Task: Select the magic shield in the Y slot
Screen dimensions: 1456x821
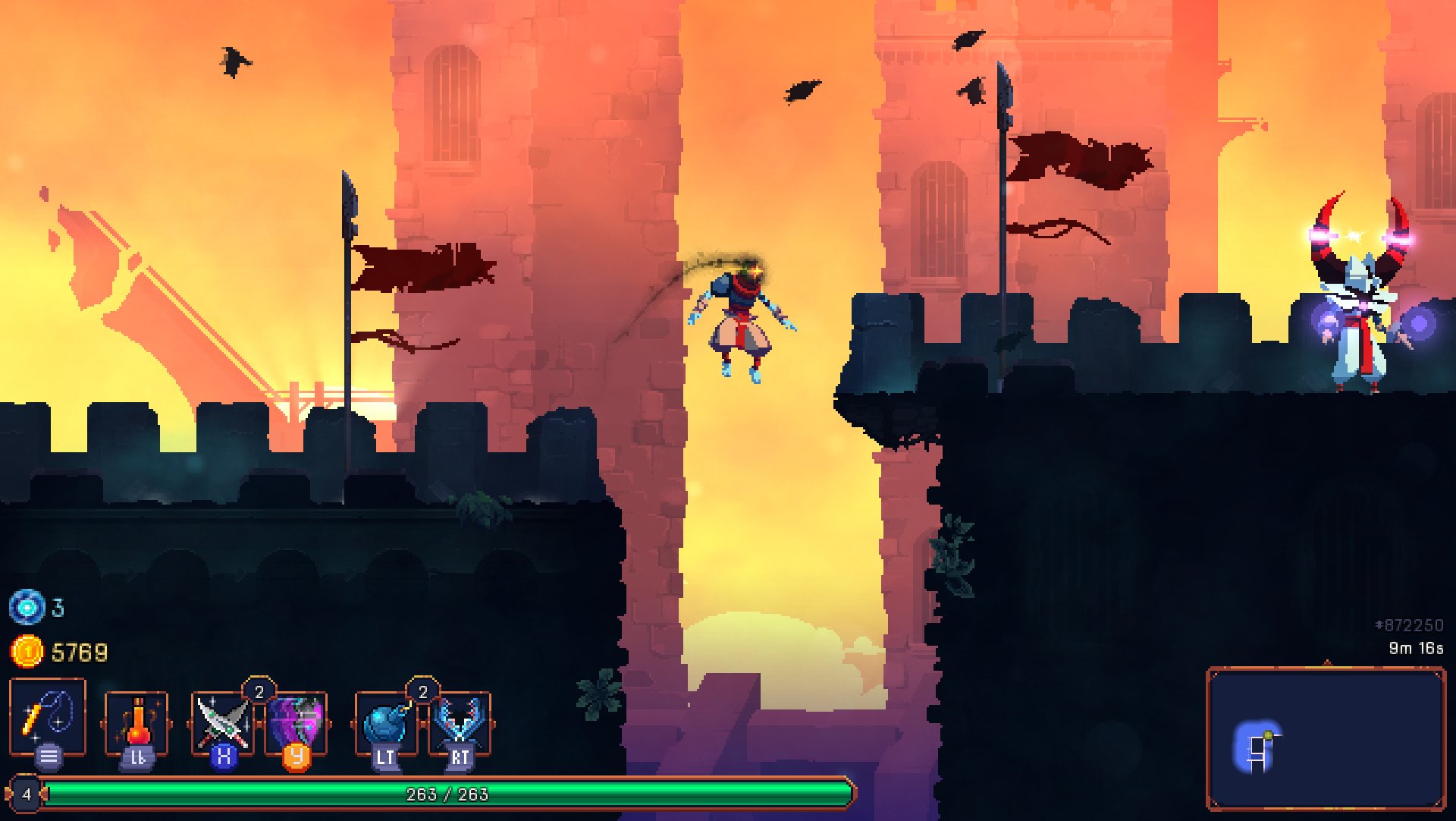Action: pos(296,717)
